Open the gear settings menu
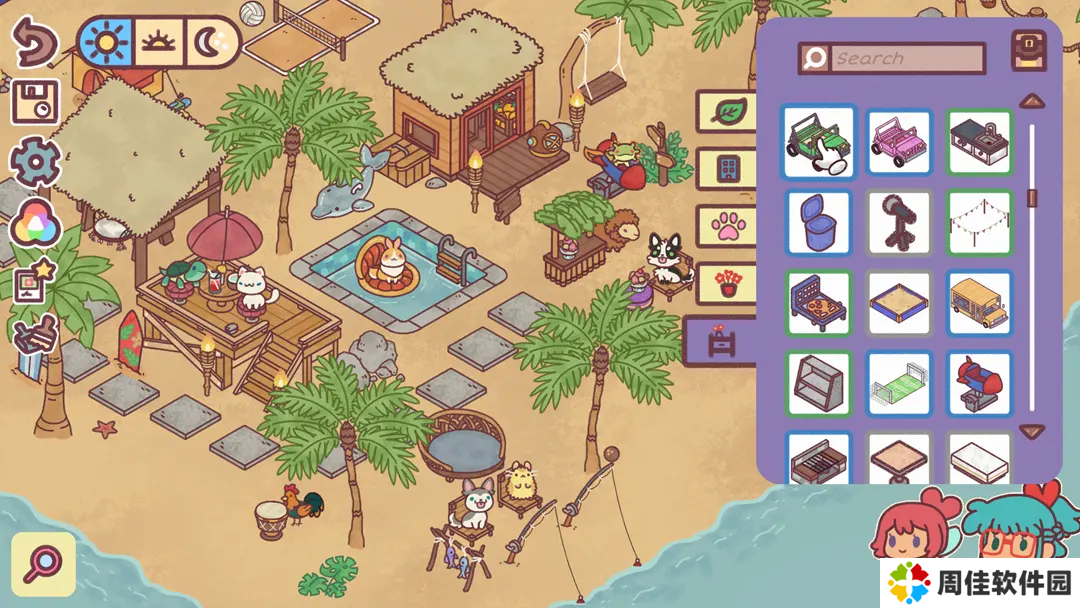The height and width of the screenshot is (608, 1080). [x=35, y=161]
